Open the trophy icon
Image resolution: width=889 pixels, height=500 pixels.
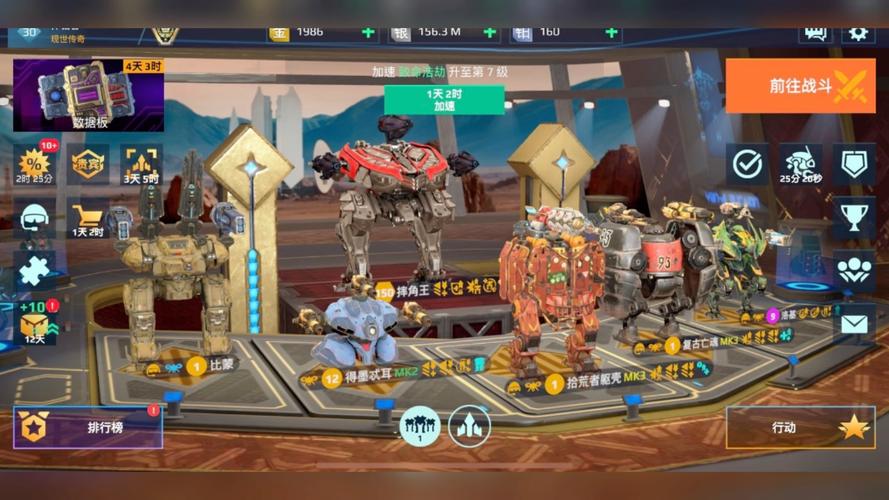pos(854,217)
